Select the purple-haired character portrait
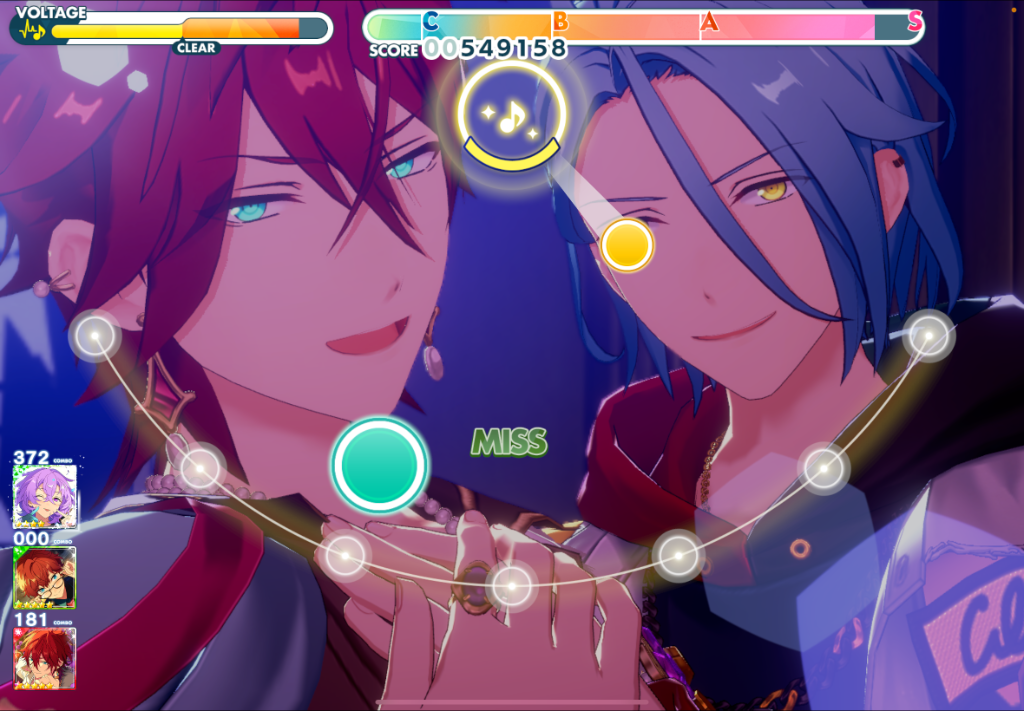The height and width of the screenshot is (711, 1024). pos(44,497)
